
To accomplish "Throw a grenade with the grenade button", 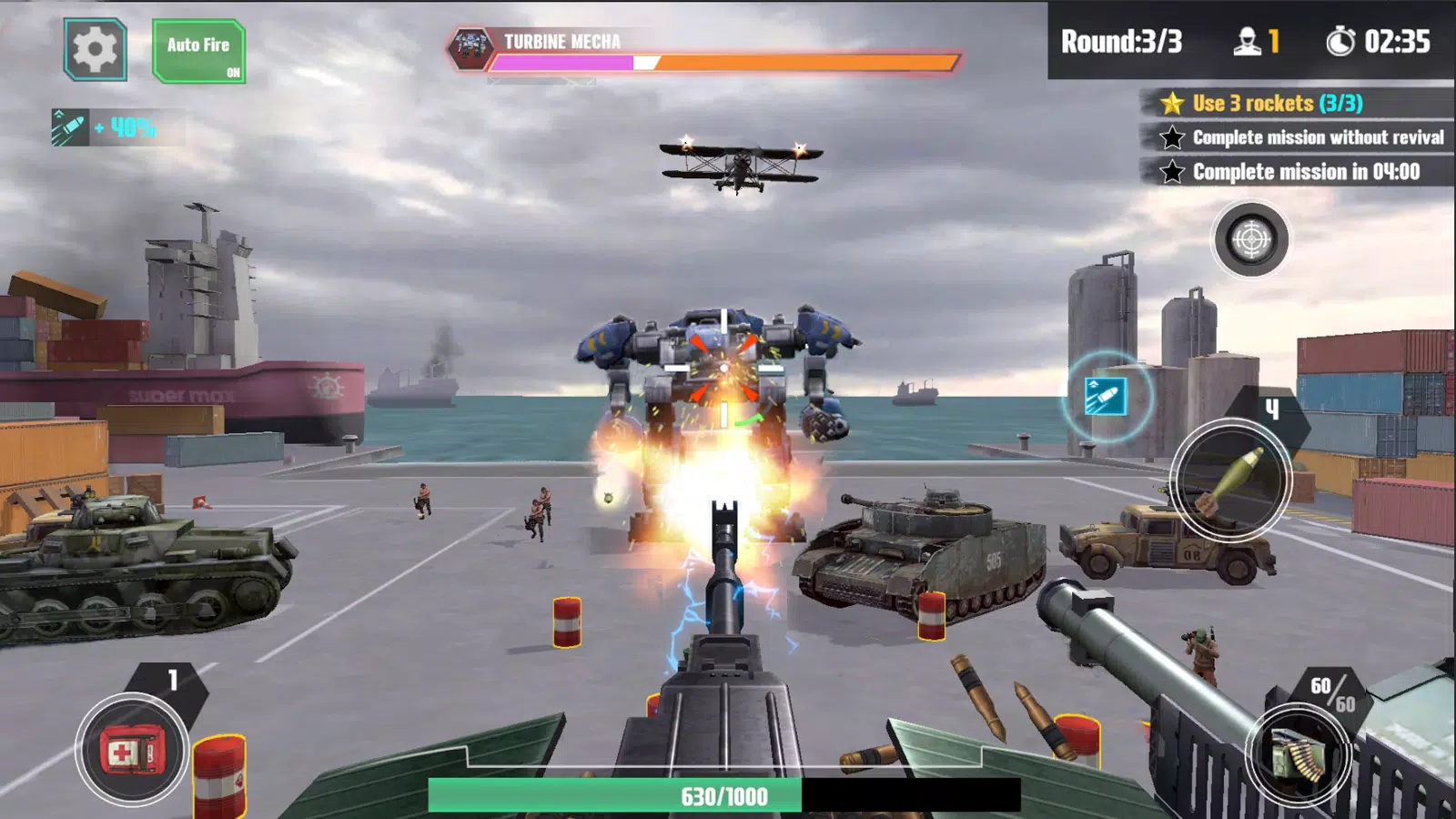I will click(1230, 479).
